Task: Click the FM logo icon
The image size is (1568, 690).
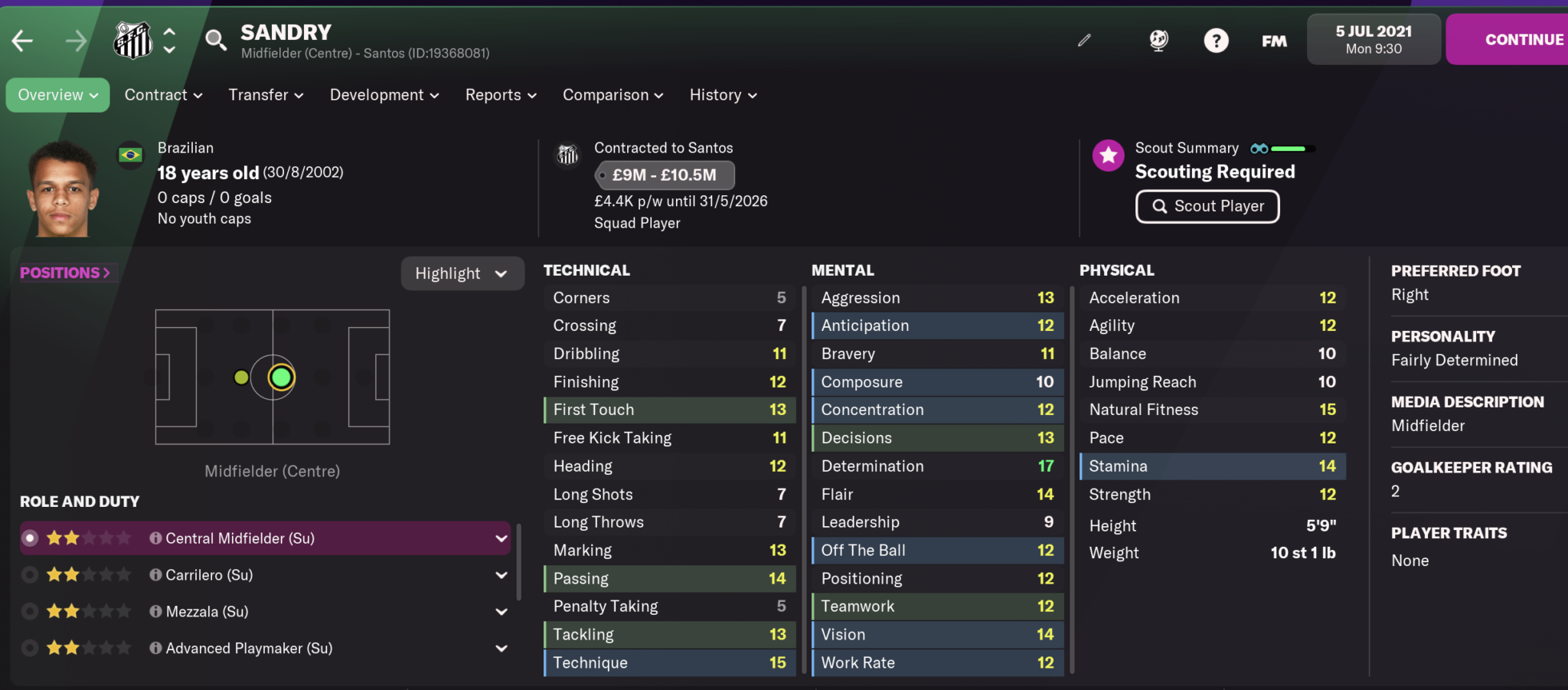Action: (x=1274, y=42)
